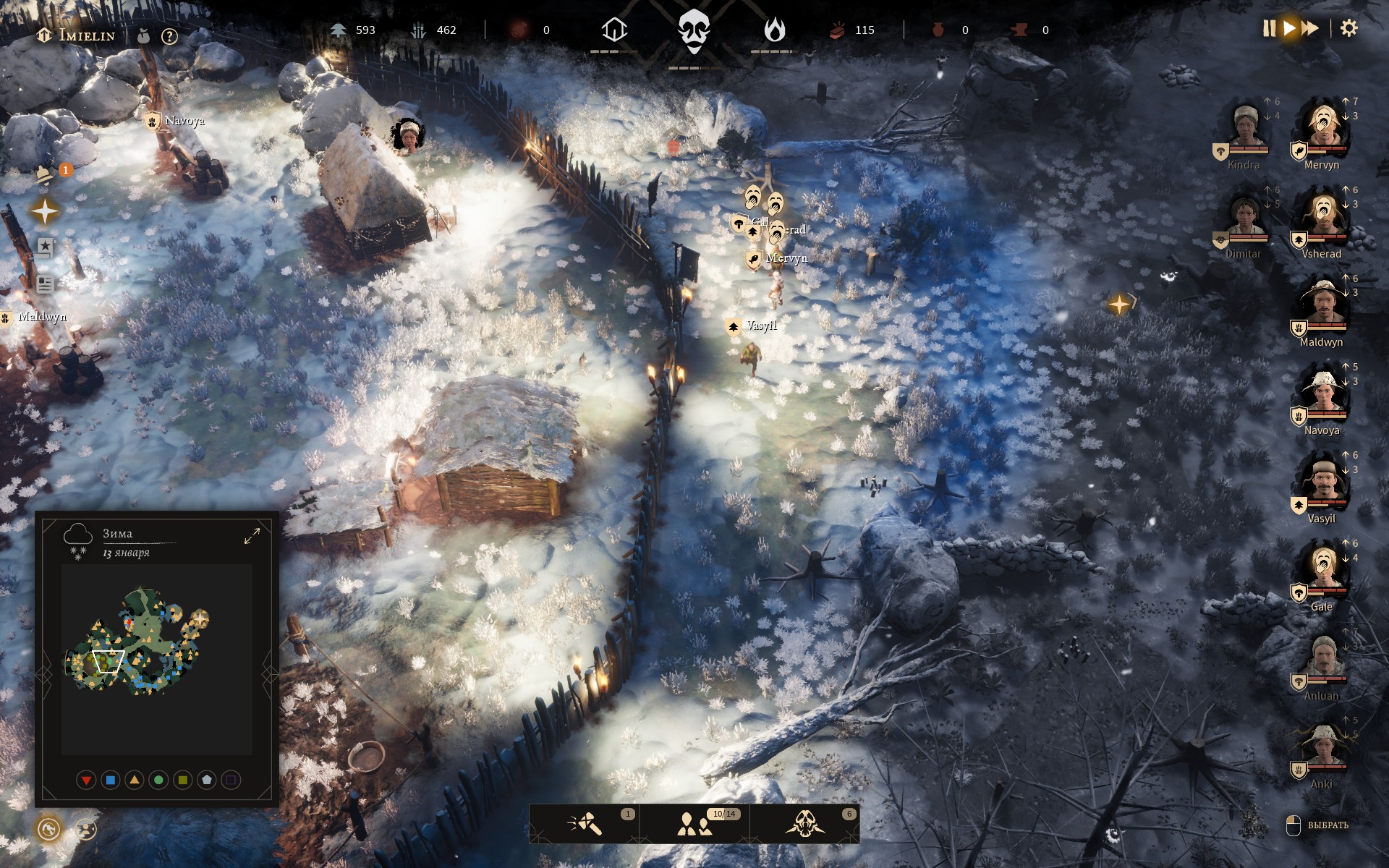Expand the minimap with the arrows icon
The height and width of the screenshot is (868, 1389).
[252, 536]
